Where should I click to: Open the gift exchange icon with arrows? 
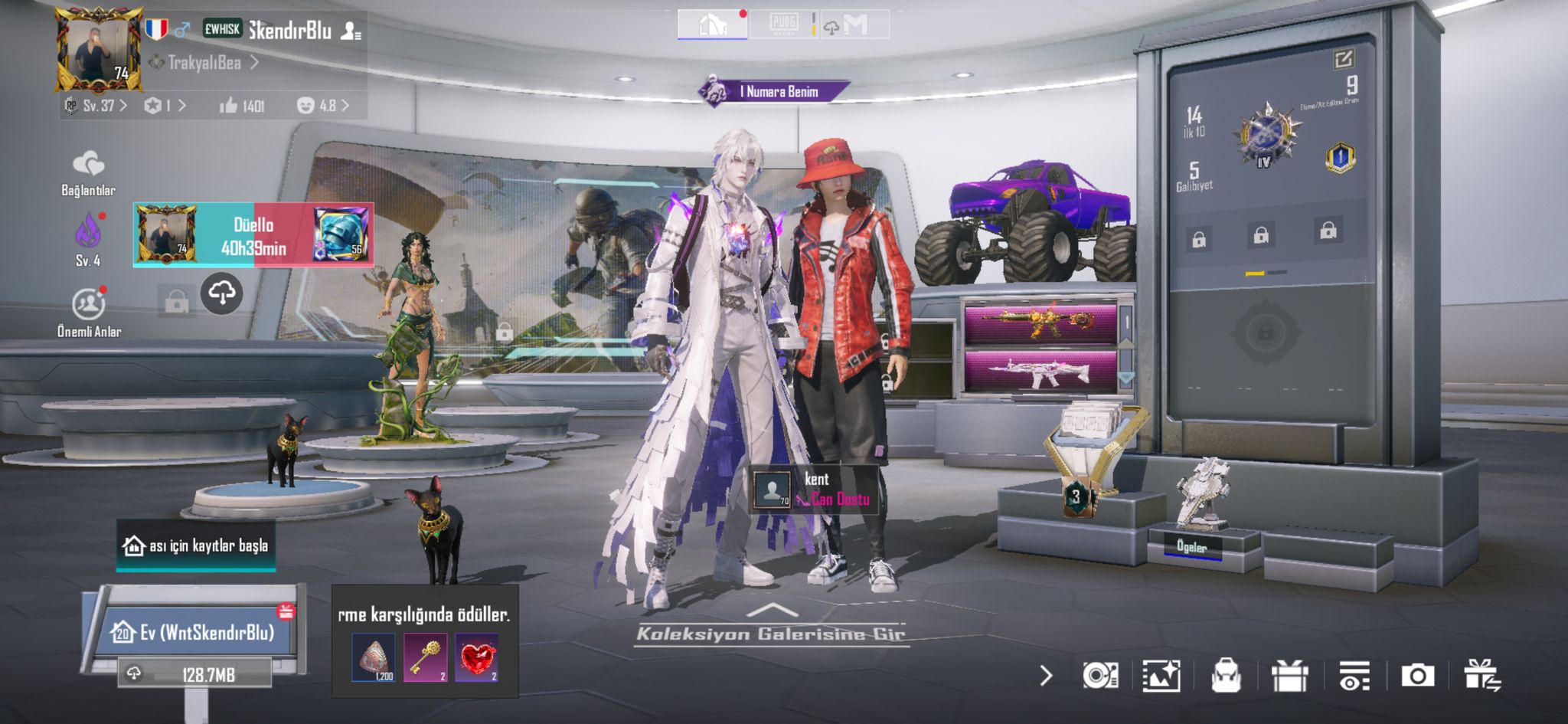pyautogui.click(x=1482, y=676)
